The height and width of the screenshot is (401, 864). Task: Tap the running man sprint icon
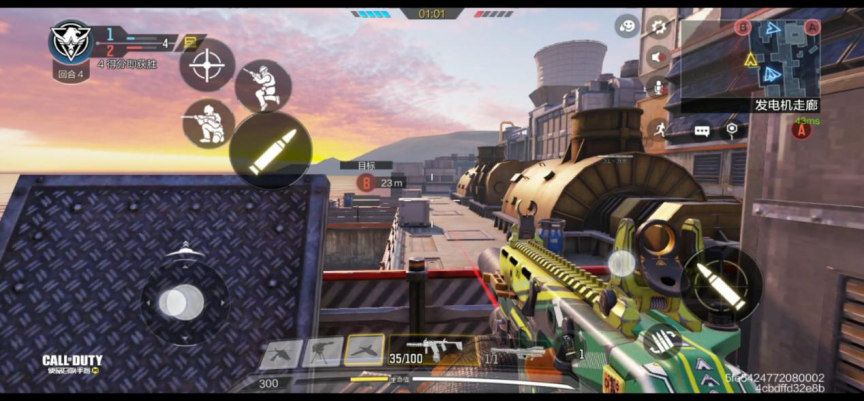[x=659, y=128]
